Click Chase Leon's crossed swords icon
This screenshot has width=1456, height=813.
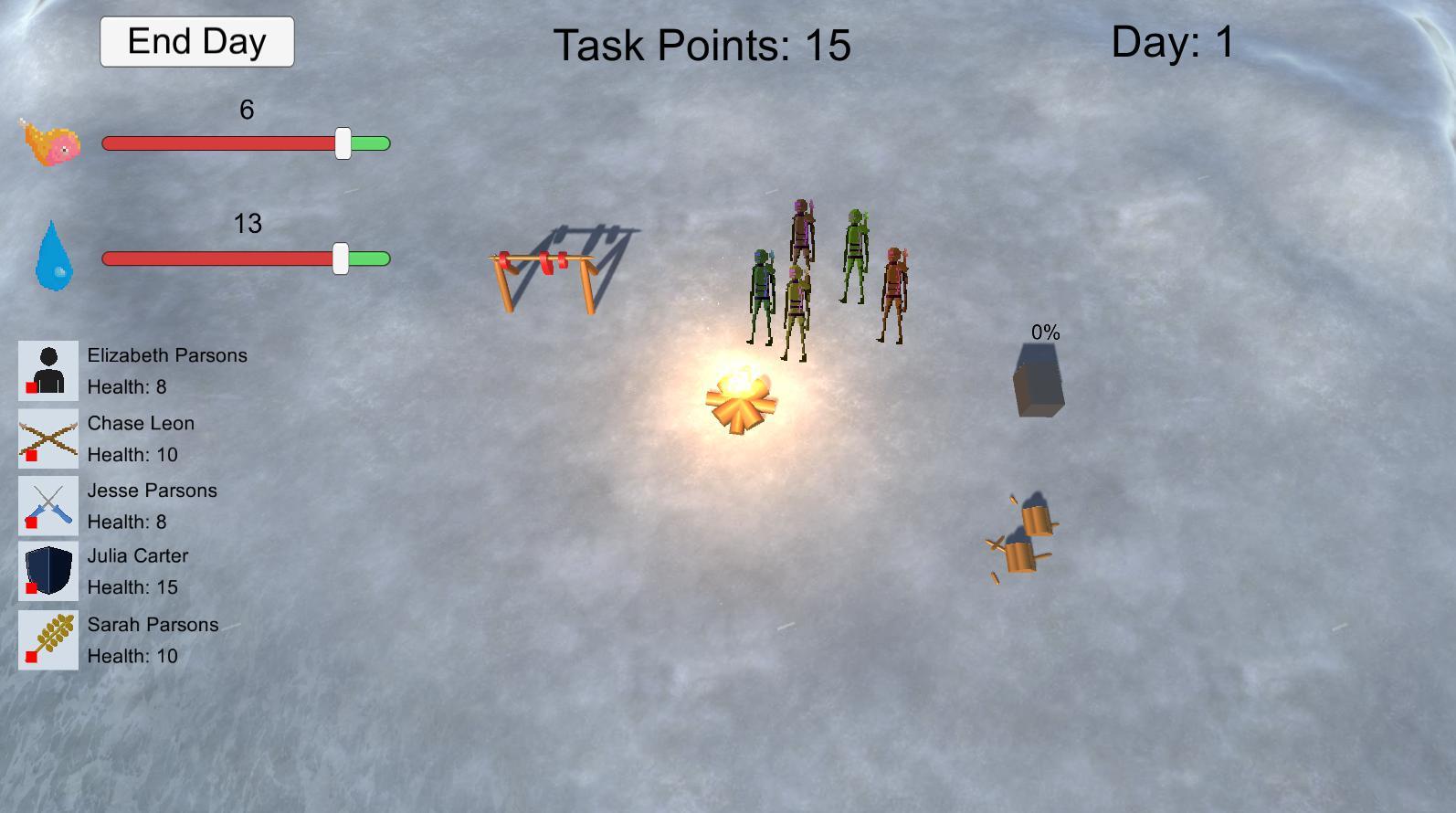click(47, 437)
